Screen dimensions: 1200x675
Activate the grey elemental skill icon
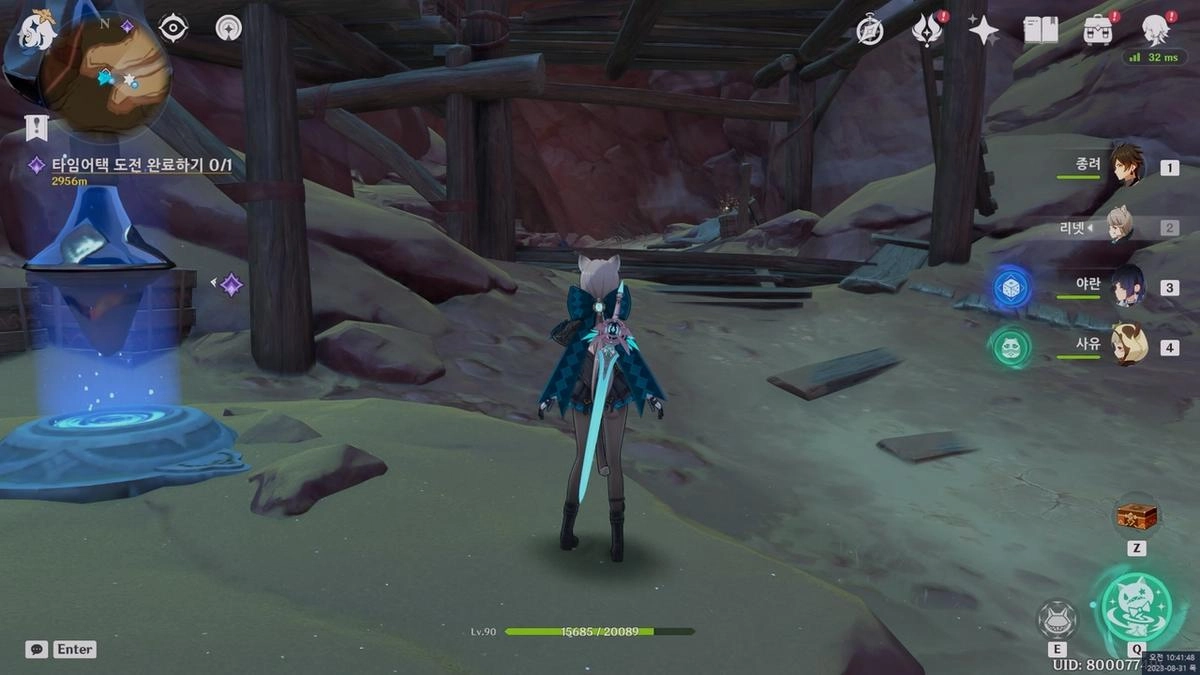1057,619
